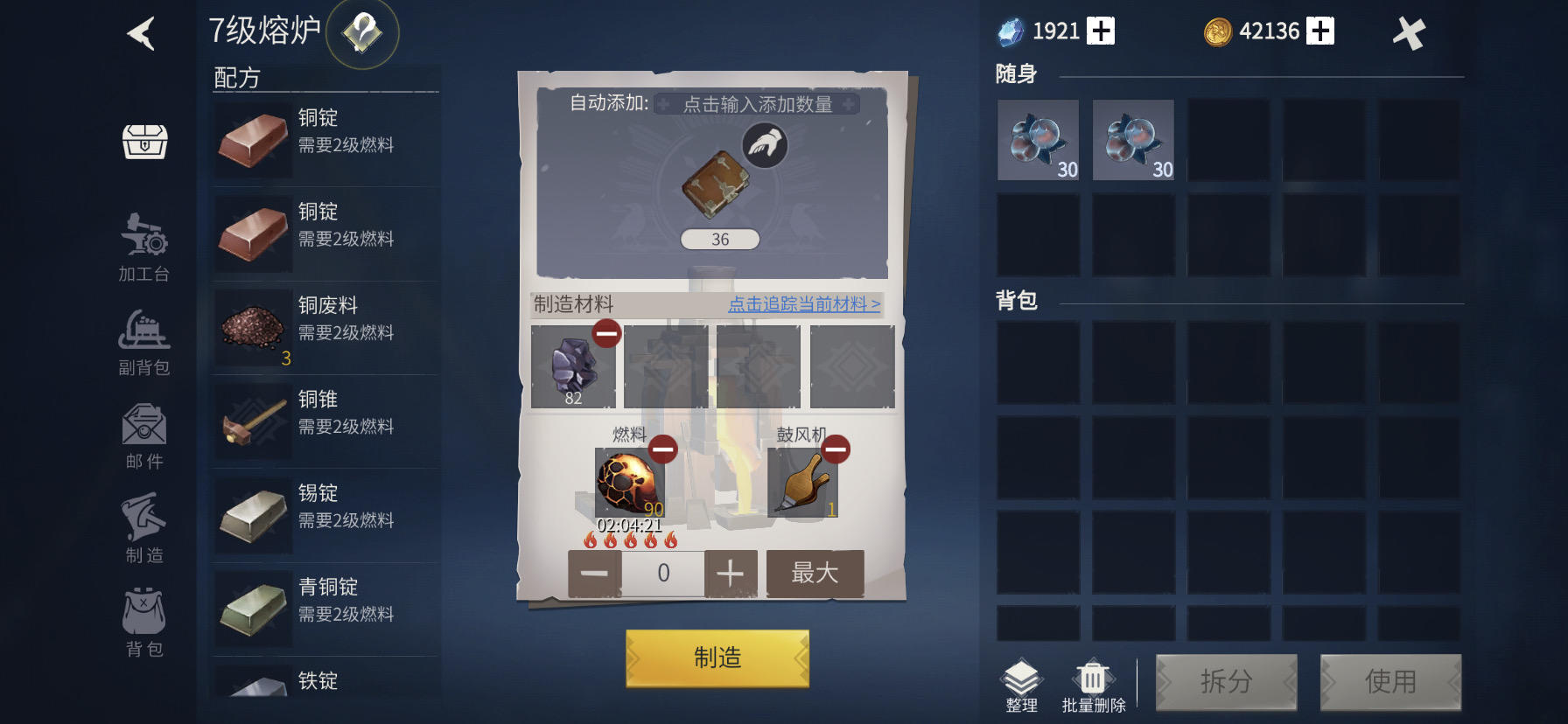Image resolution: width=1568 pixels, height=724 pixels.
Task: Tap the hand auto-collect icon above the book
Action: coord(764,147)
